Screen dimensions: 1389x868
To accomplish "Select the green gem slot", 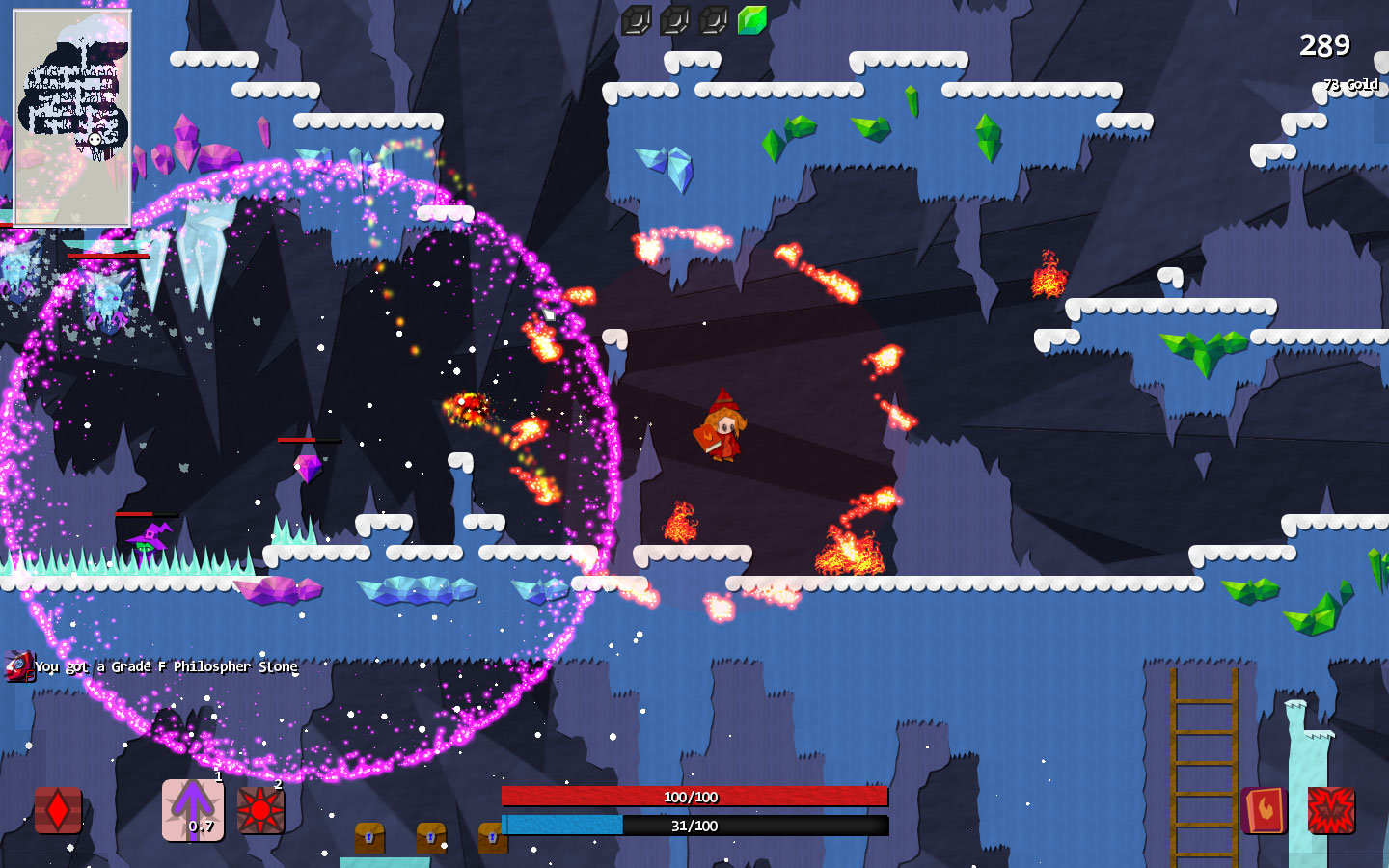I will tap(751, 20).
